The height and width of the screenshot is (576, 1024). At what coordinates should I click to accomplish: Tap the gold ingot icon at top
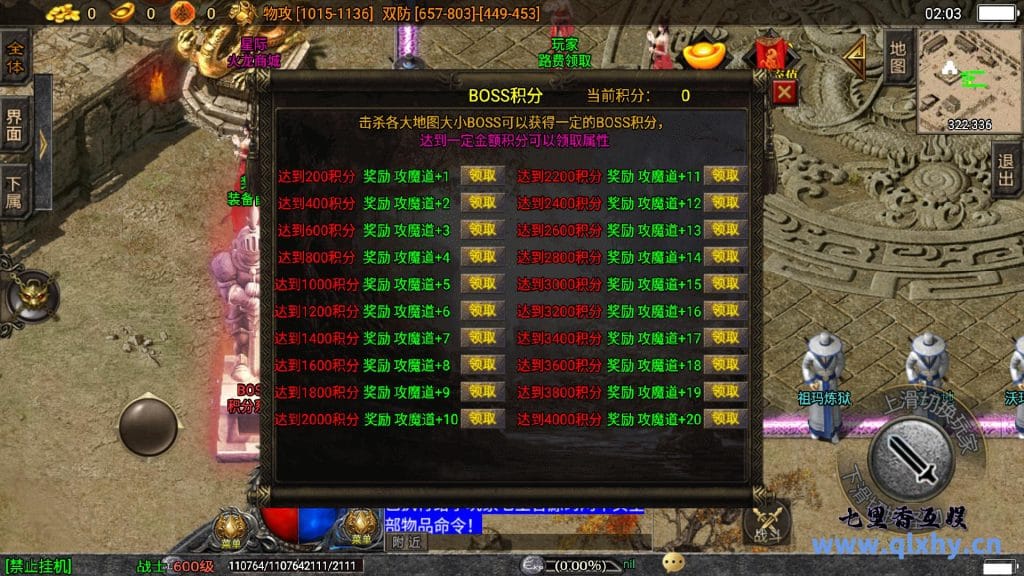click(x=703, y=54)
